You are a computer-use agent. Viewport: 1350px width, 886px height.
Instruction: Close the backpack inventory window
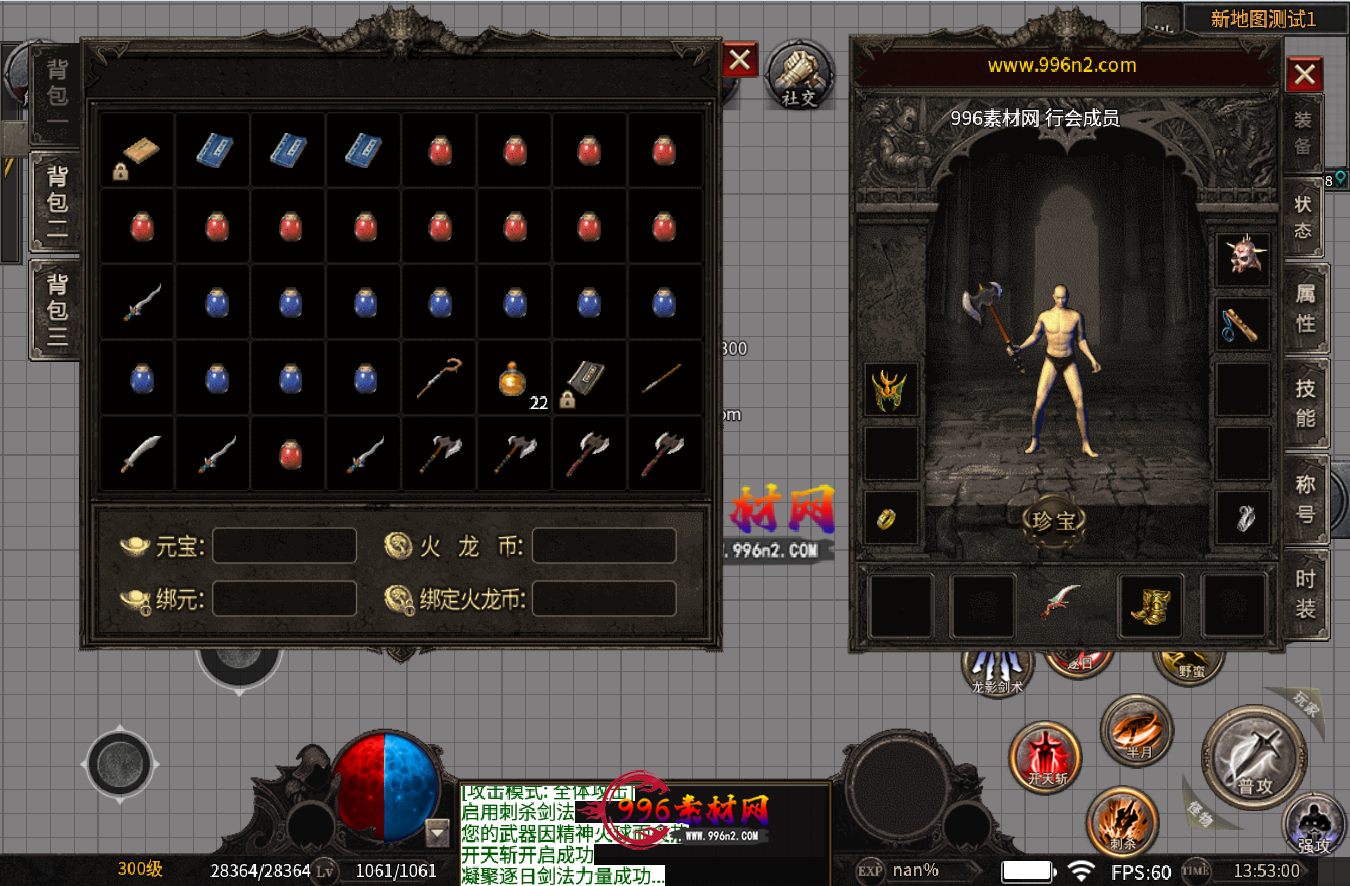click(x=739, y=61)
